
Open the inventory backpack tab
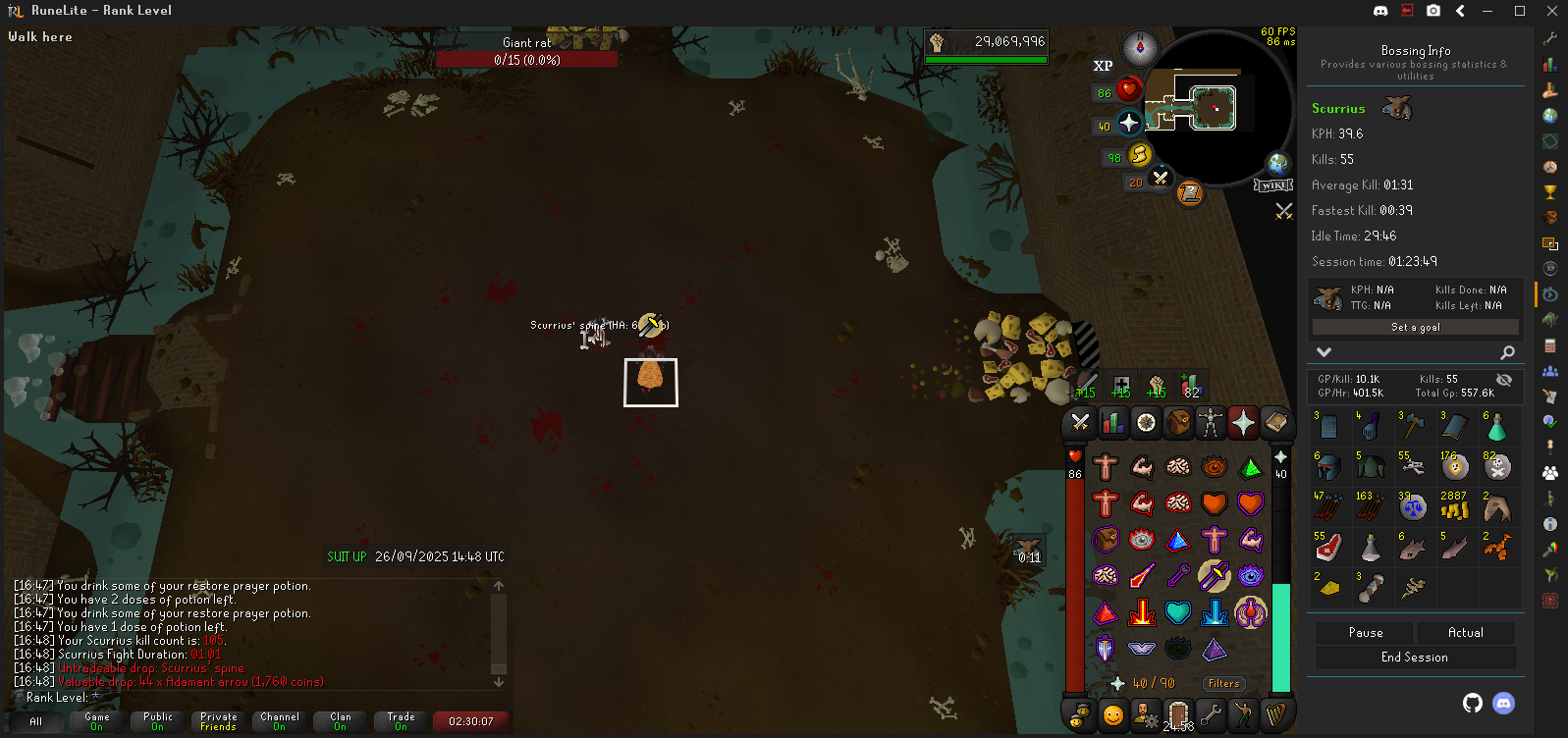tap(1178, 423)
